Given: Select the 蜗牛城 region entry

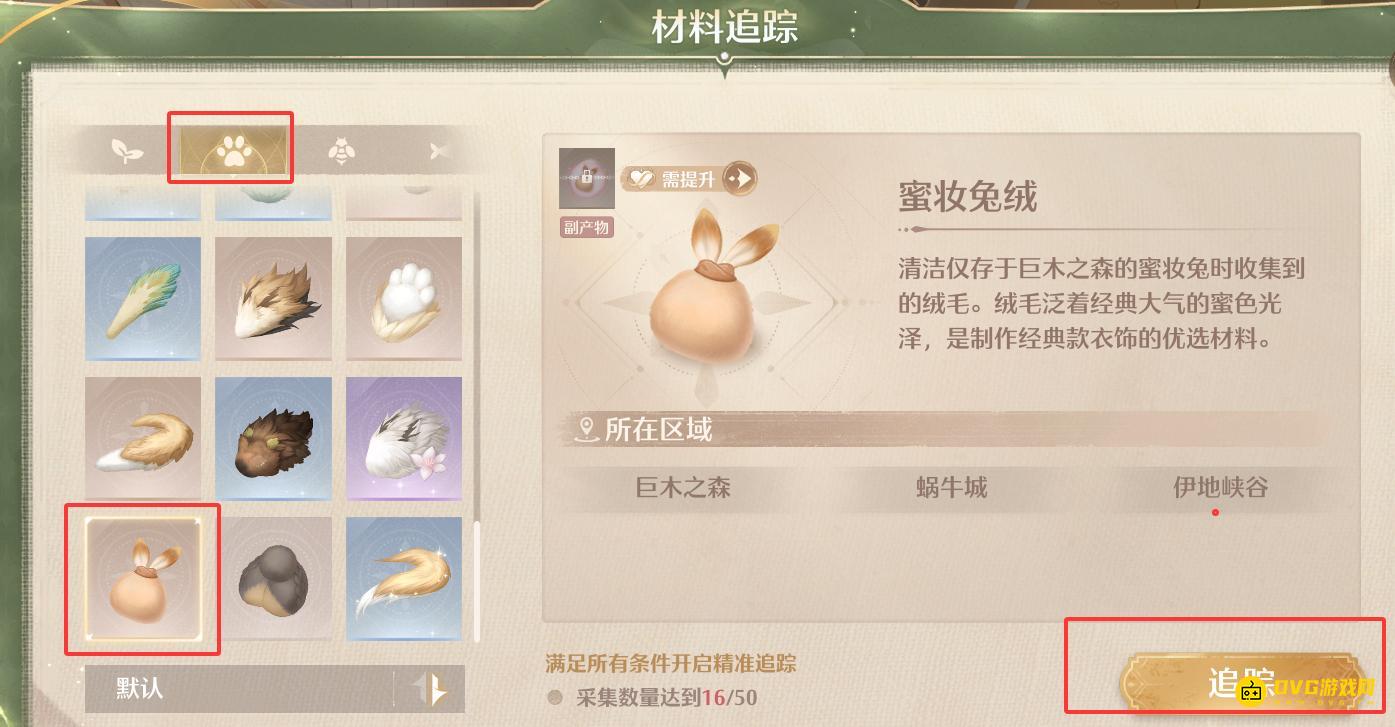Looking at the screenshot, I should coord(950,488).
